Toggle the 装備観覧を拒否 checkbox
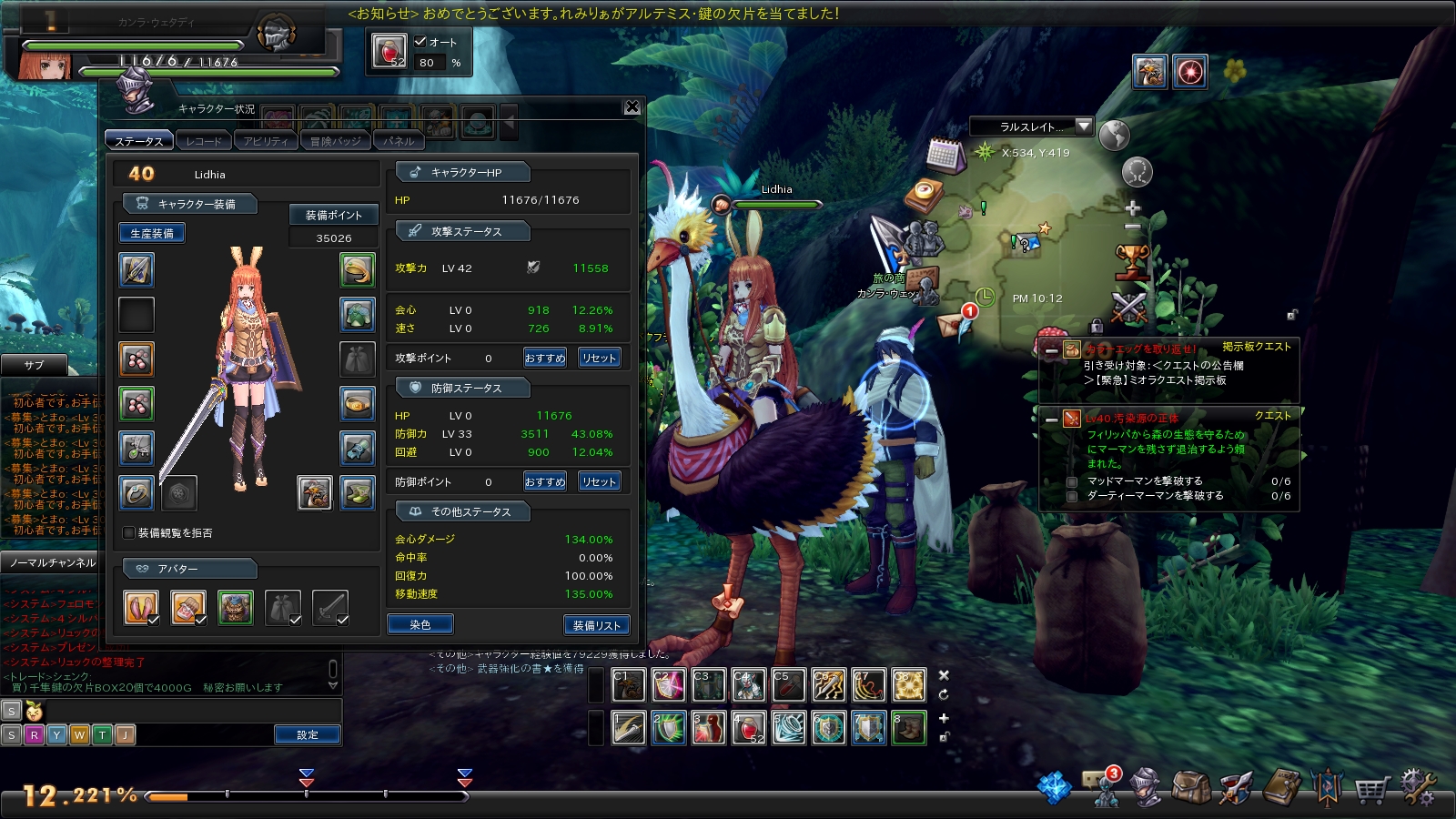 tap(129, 533)
